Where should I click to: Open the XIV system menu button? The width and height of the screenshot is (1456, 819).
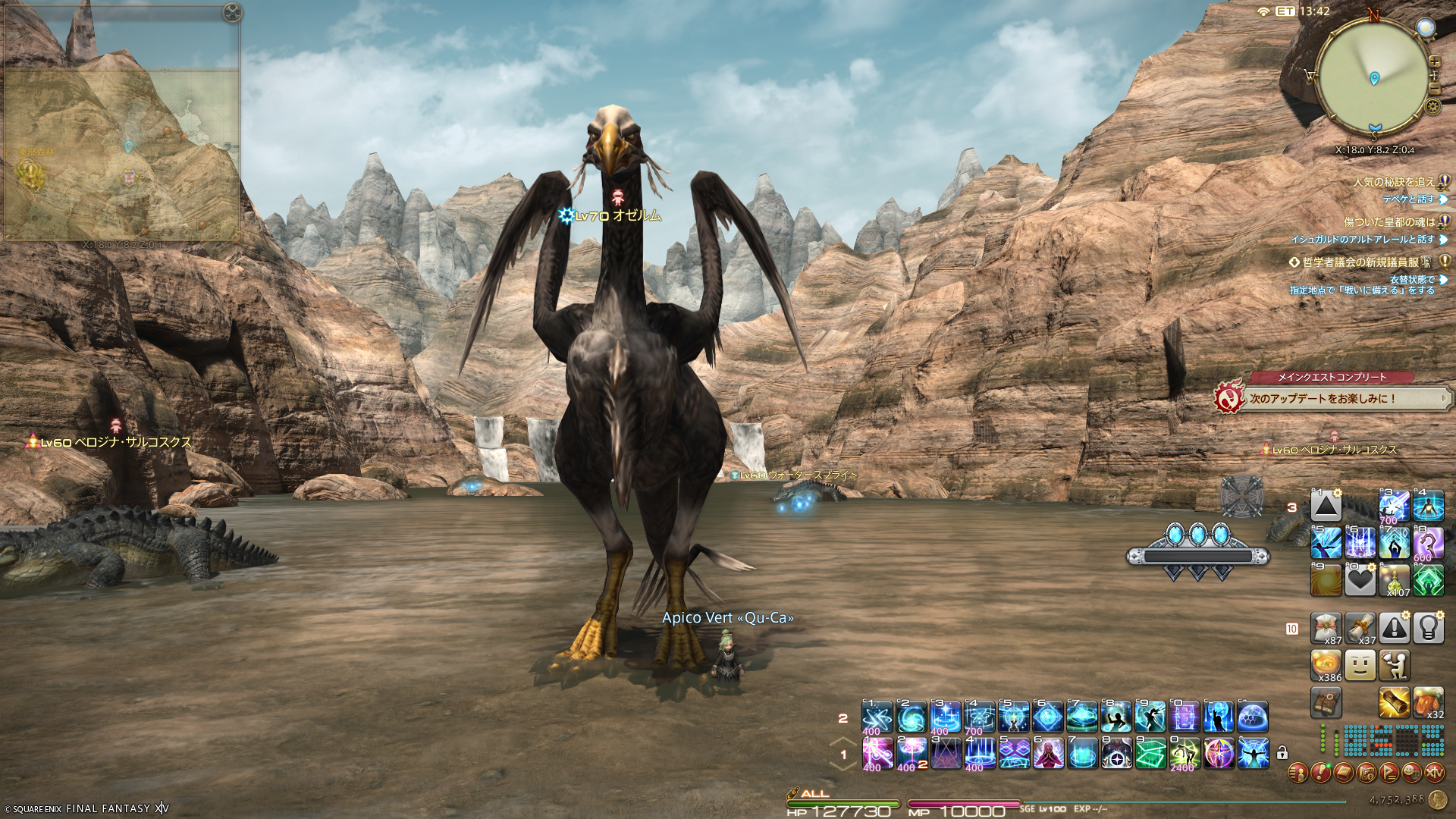click(x=1434, y=773)
